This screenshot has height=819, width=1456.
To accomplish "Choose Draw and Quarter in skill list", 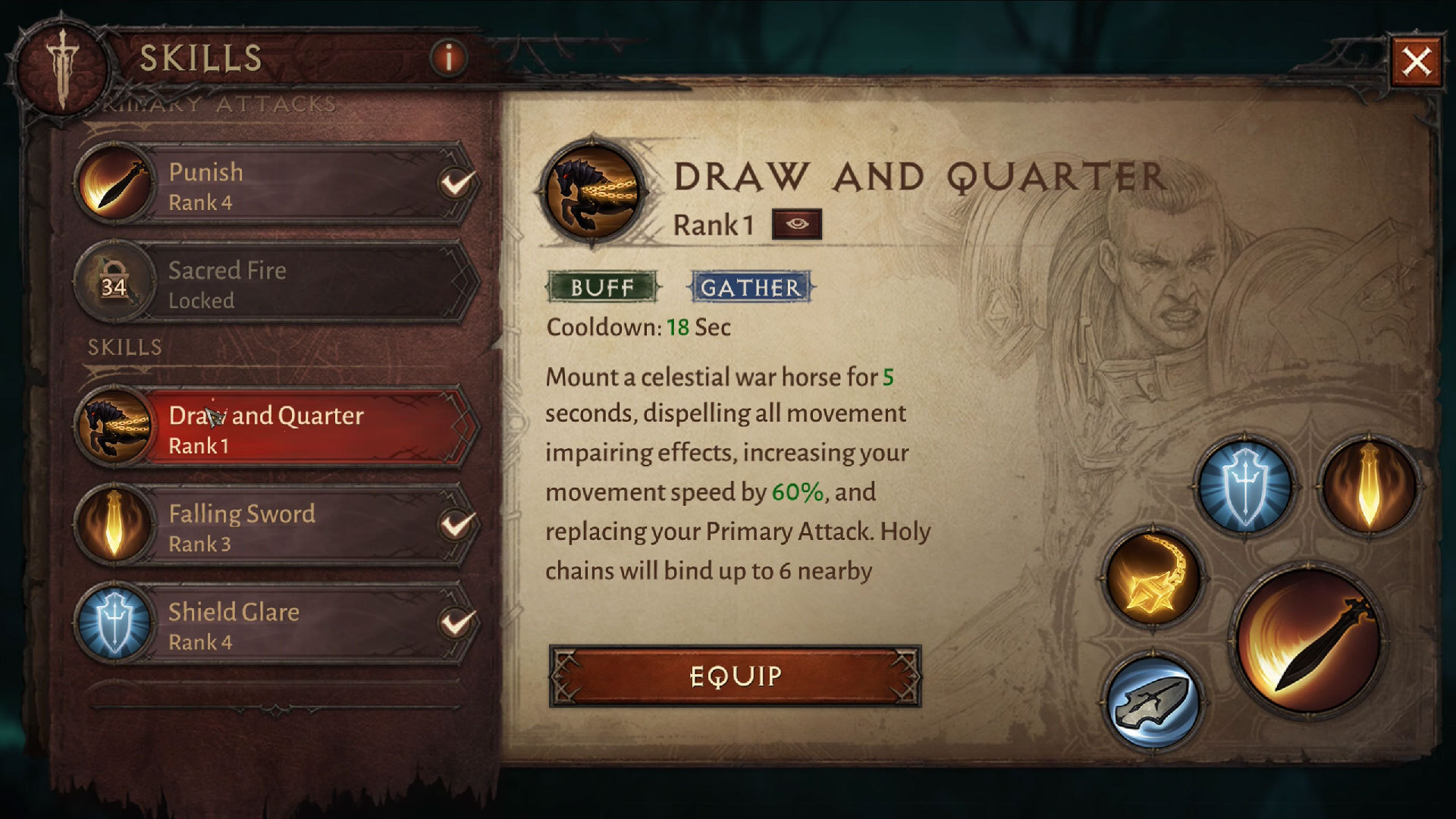I will click(x=278, y=428).
